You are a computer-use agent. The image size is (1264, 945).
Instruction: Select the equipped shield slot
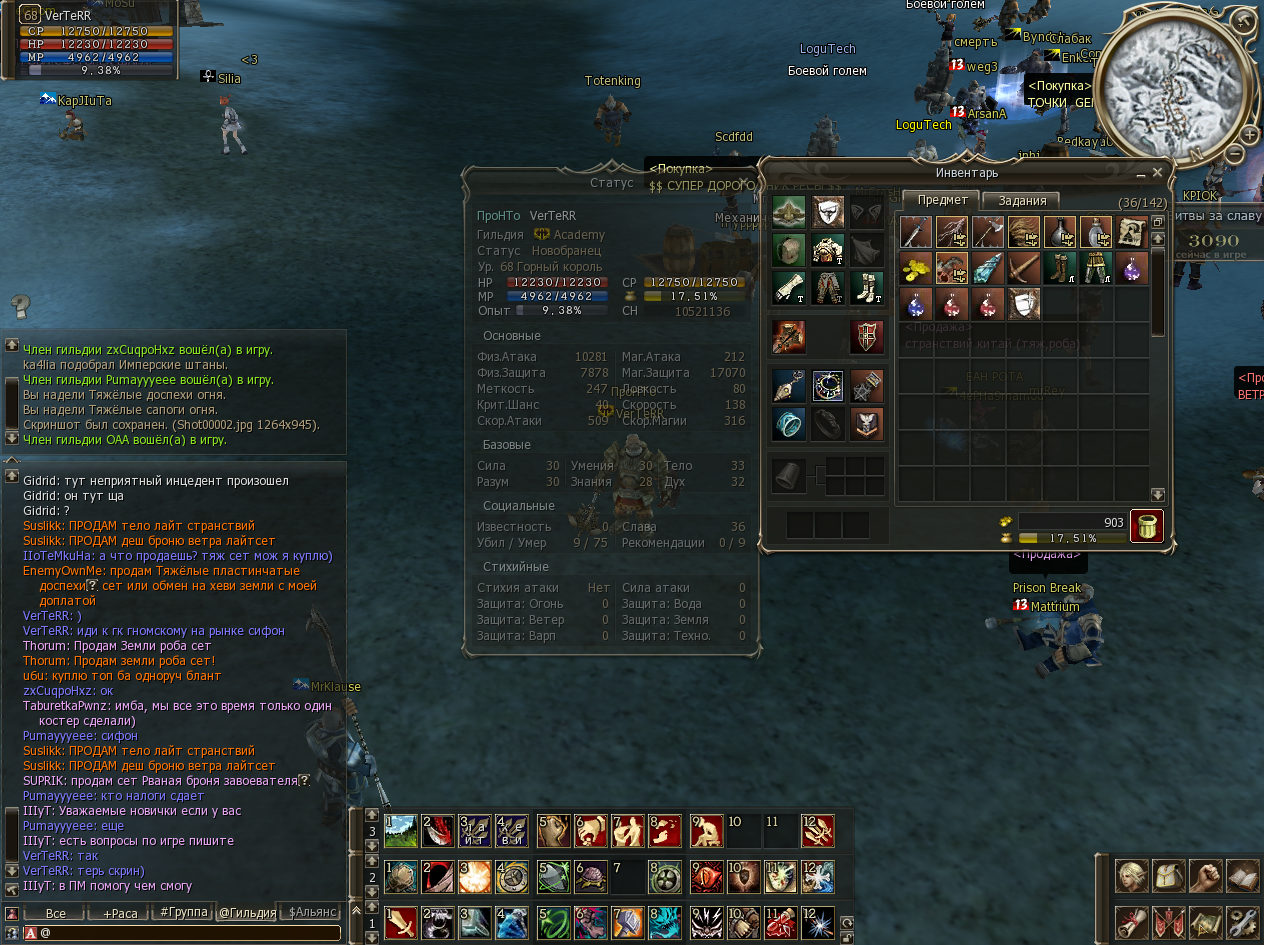coord(867,337)
